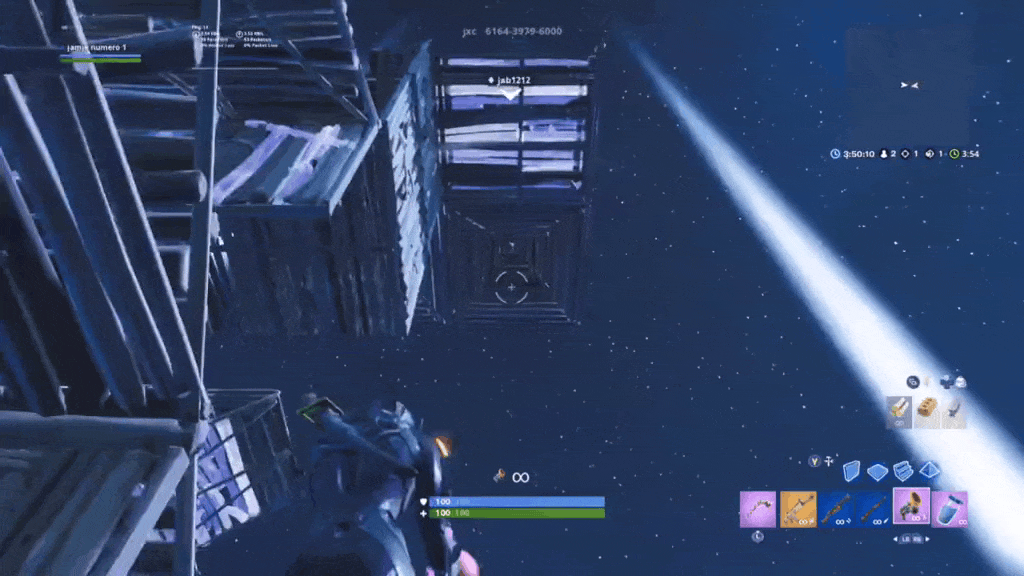
Task: Switch to wood building material
Action: (900, 412)
